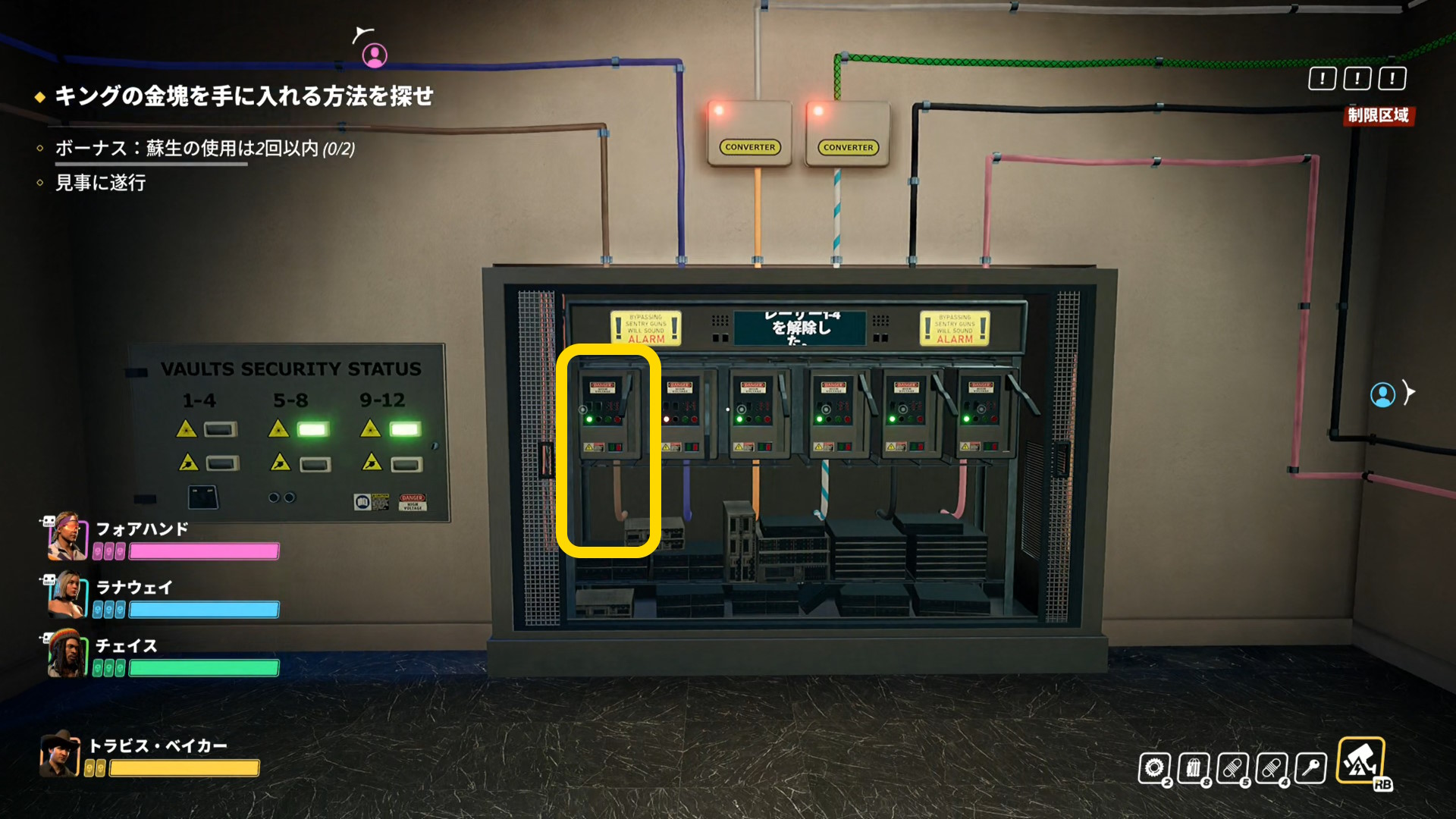Select the rope coil slot with count 4

point(1272,768)
